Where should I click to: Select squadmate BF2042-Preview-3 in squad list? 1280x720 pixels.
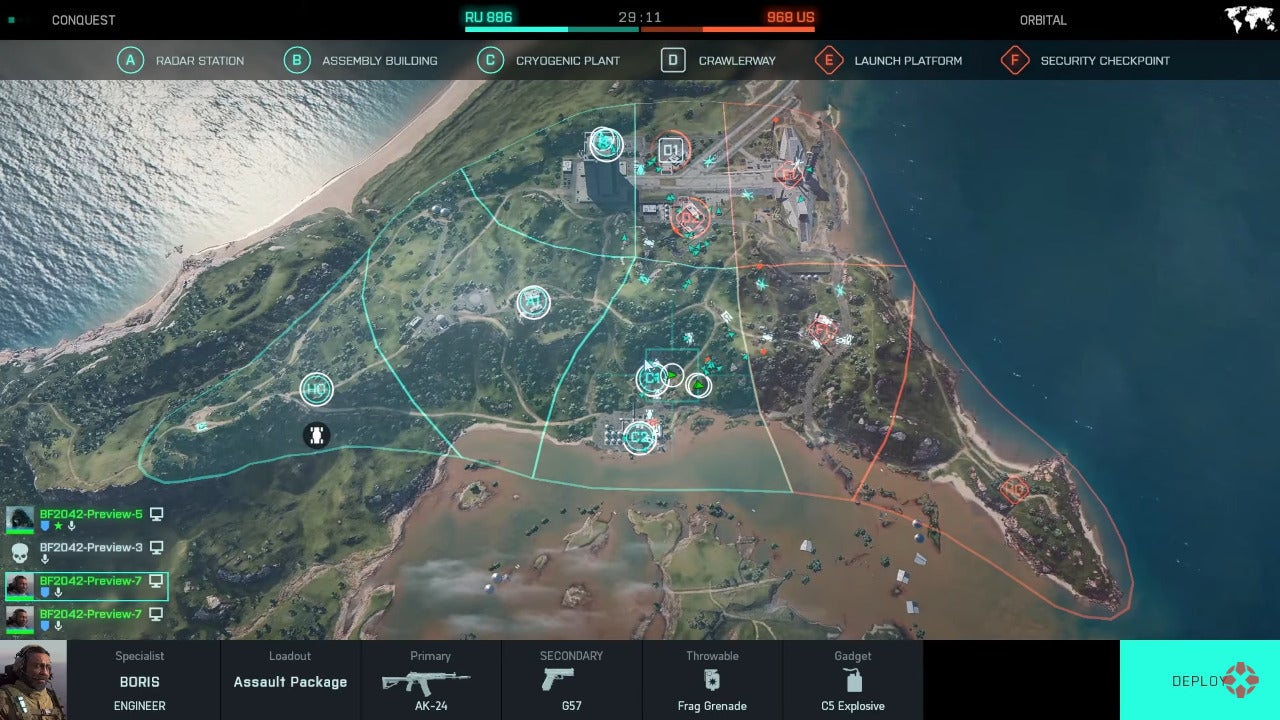coord(90,548)
